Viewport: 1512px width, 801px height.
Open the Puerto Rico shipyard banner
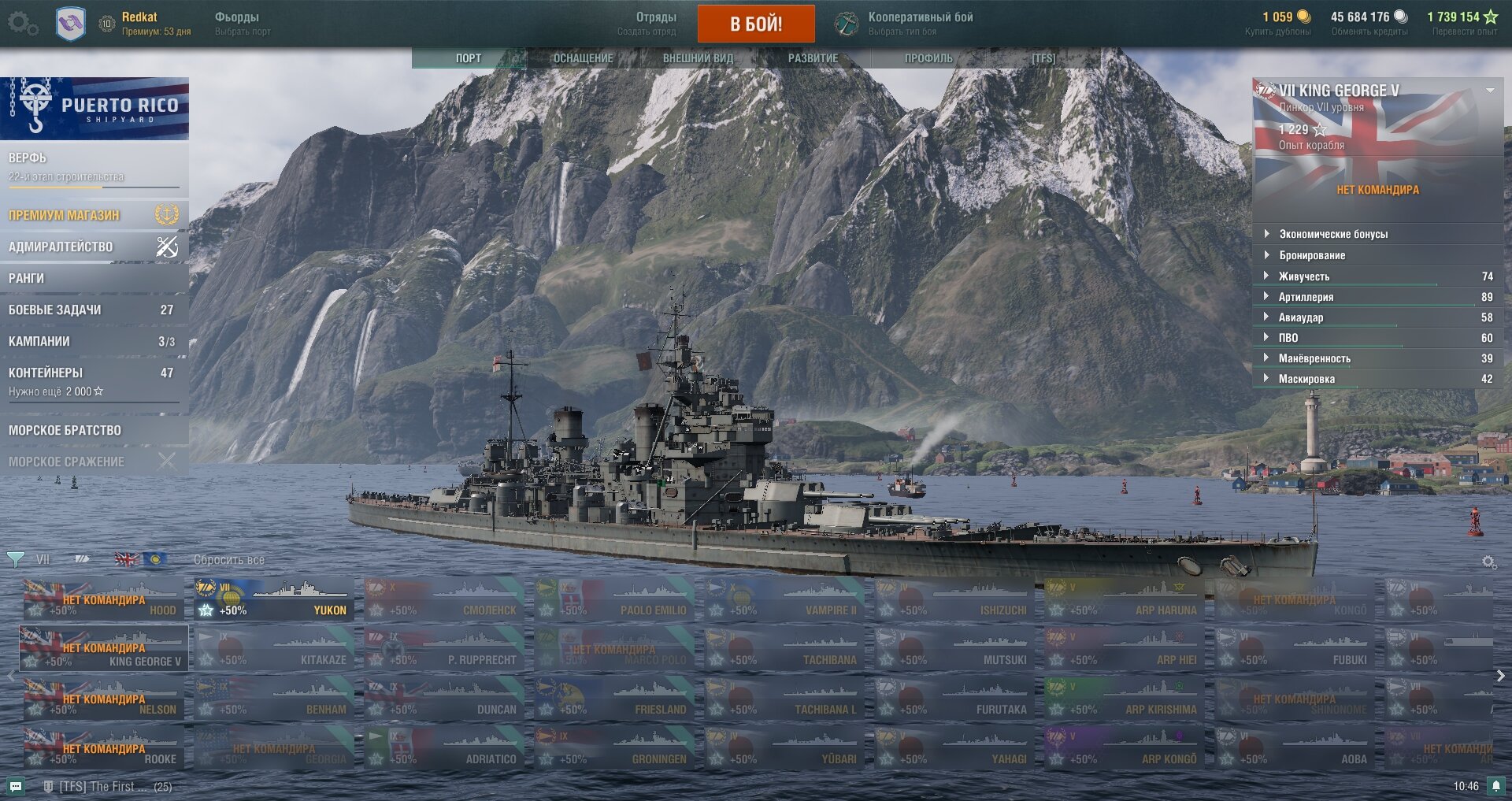(x=94, y=109)
